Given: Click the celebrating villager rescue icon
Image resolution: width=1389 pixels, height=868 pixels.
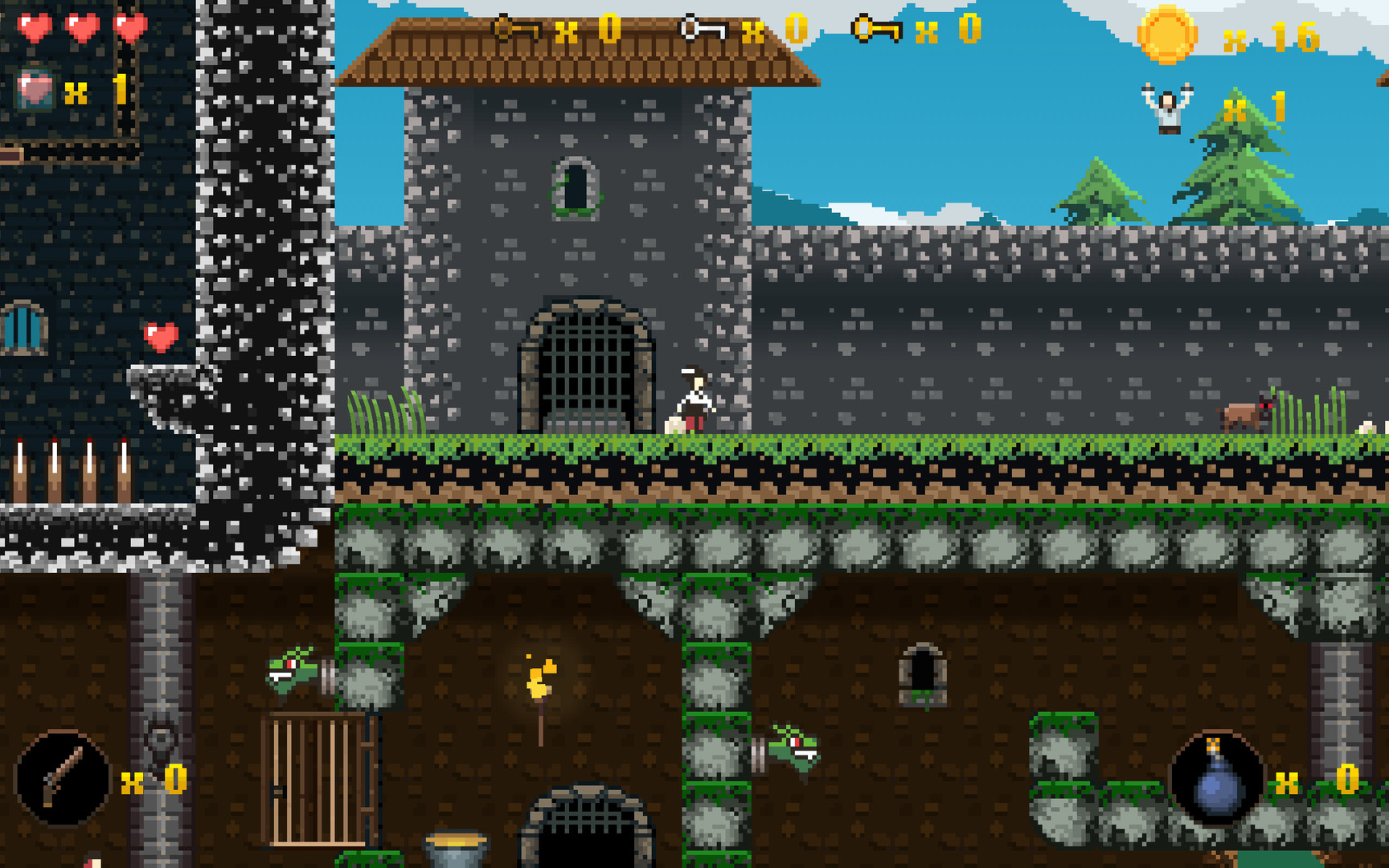Looking at the screenshot, I should (1167, 108).
